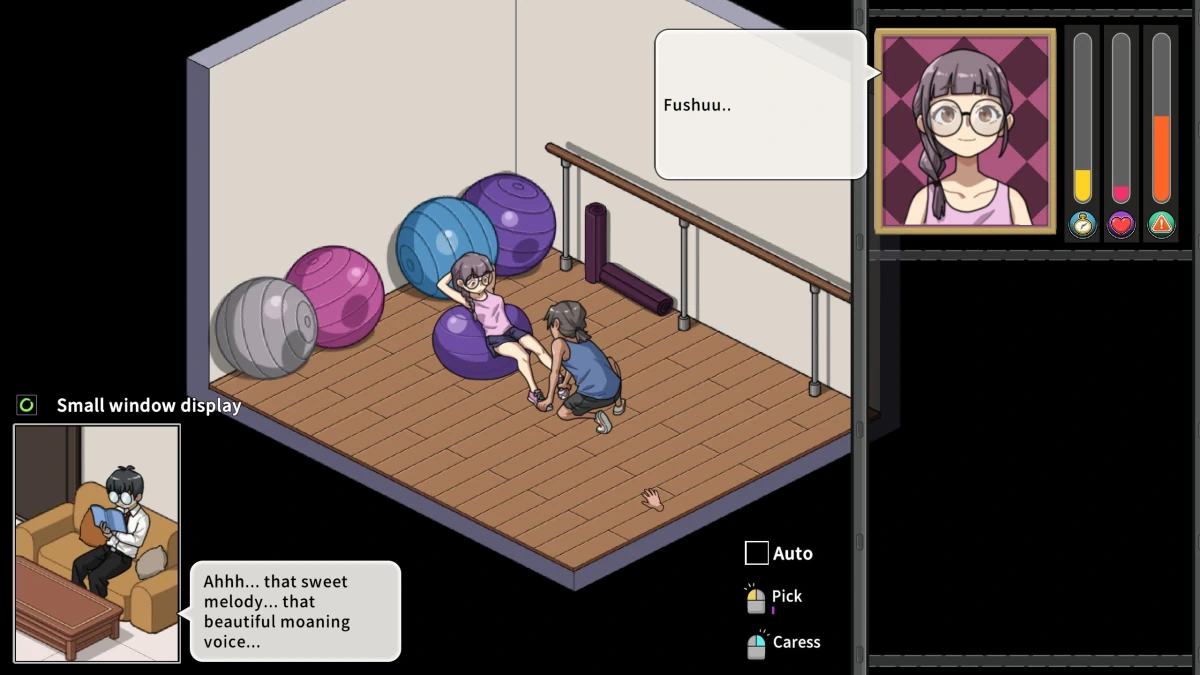
Task: Click the small window room thumbnail
Action: pos(97,543)
